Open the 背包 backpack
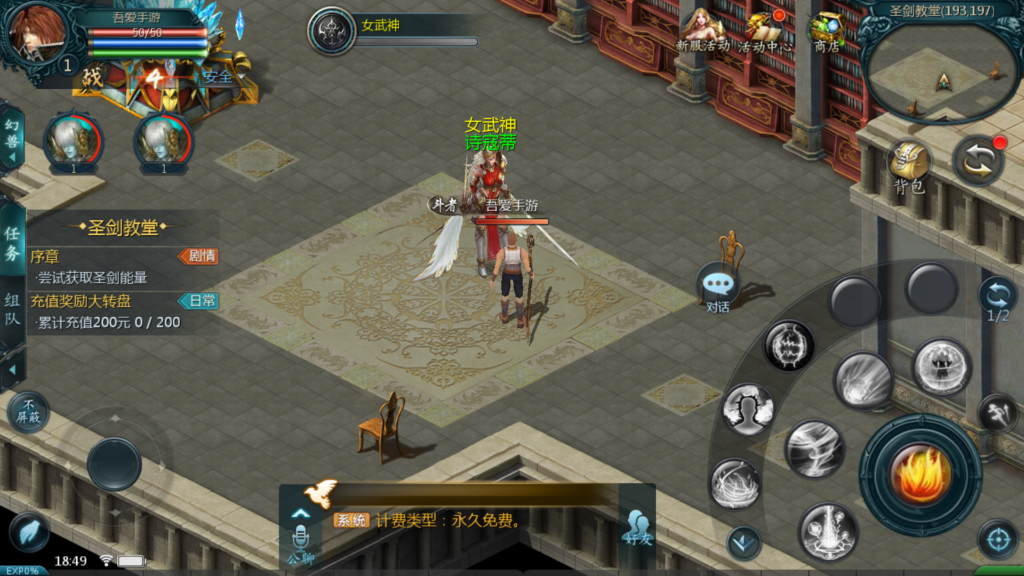1024x576 pixels. pyautogui.click(x=909, y=166)
